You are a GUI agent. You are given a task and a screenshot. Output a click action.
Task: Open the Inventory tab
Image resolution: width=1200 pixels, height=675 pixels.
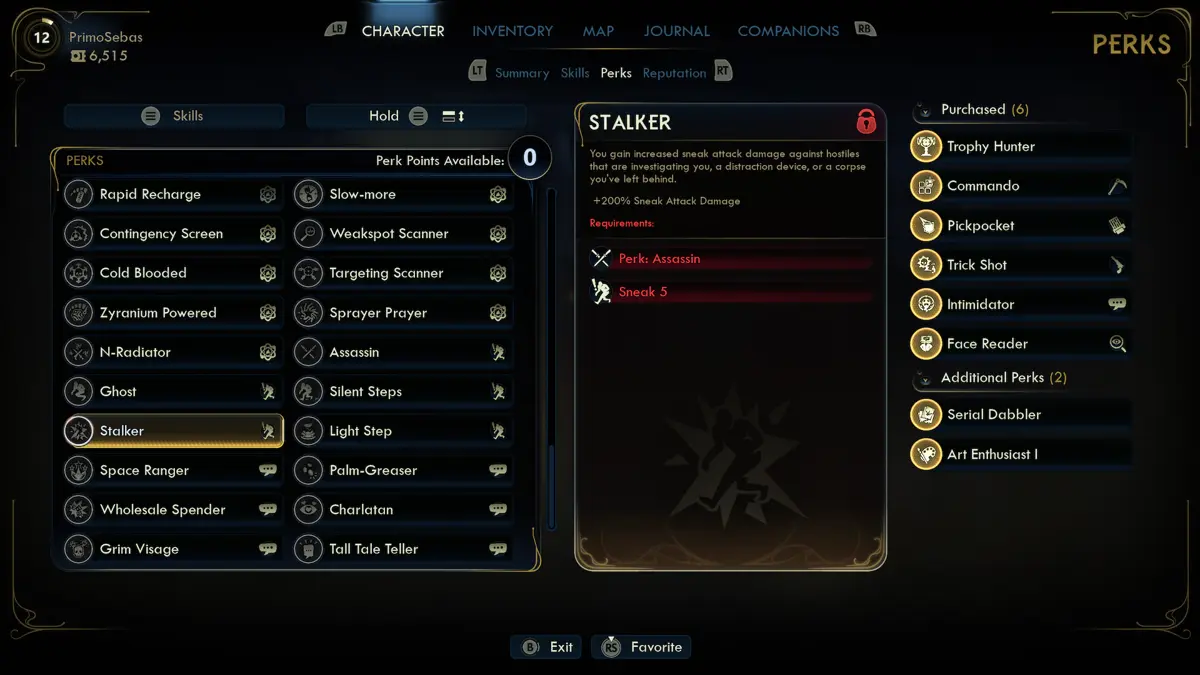coord(512,31)
